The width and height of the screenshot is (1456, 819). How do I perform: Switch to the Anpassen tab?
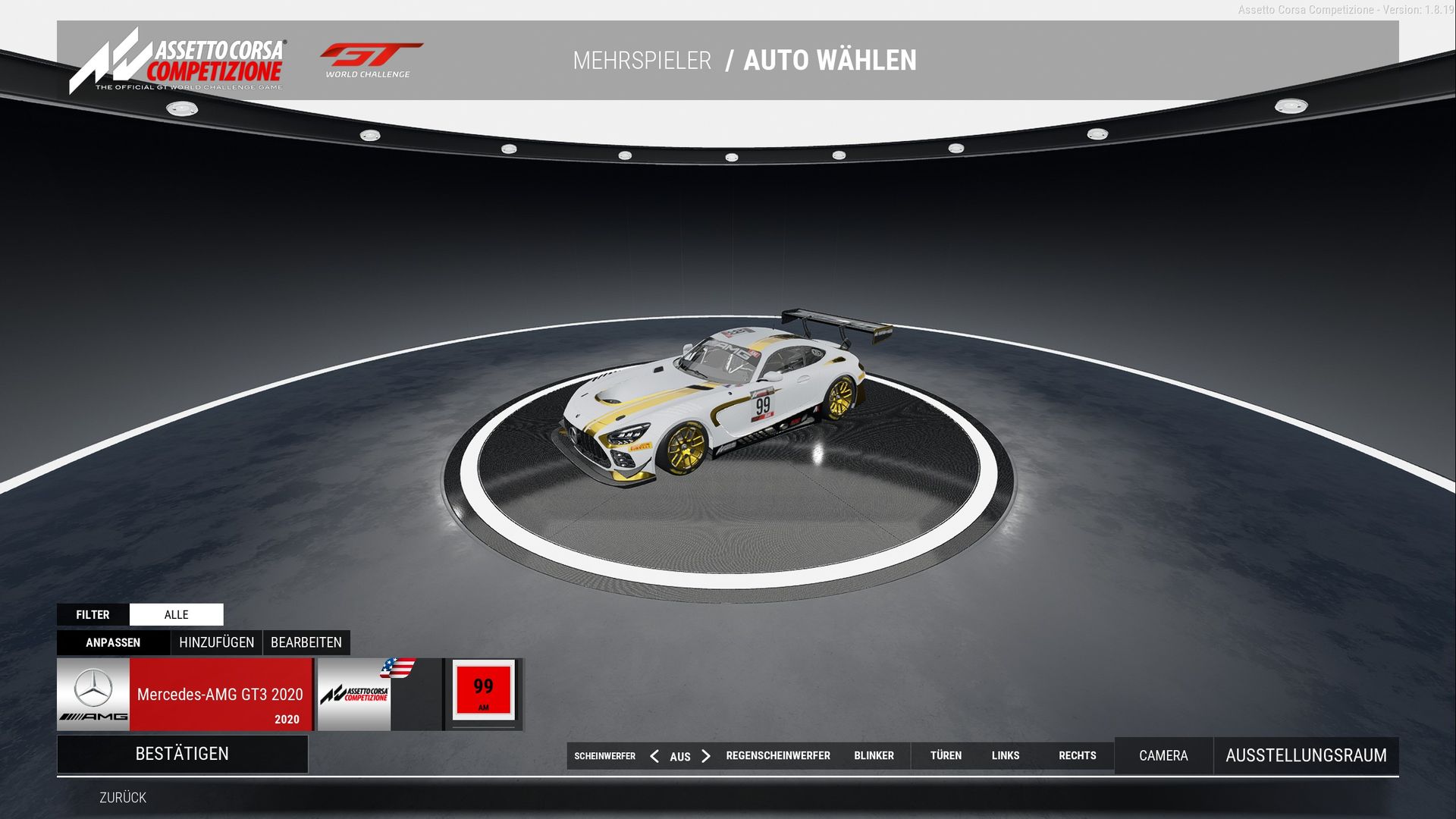click(113, 643)
